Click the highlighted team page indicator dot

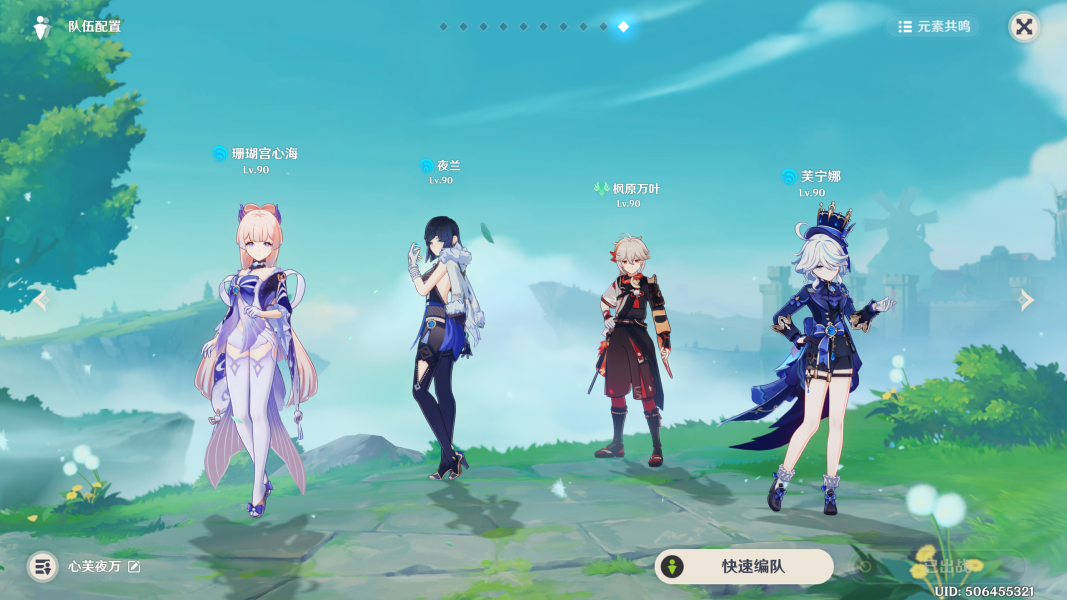623,27
